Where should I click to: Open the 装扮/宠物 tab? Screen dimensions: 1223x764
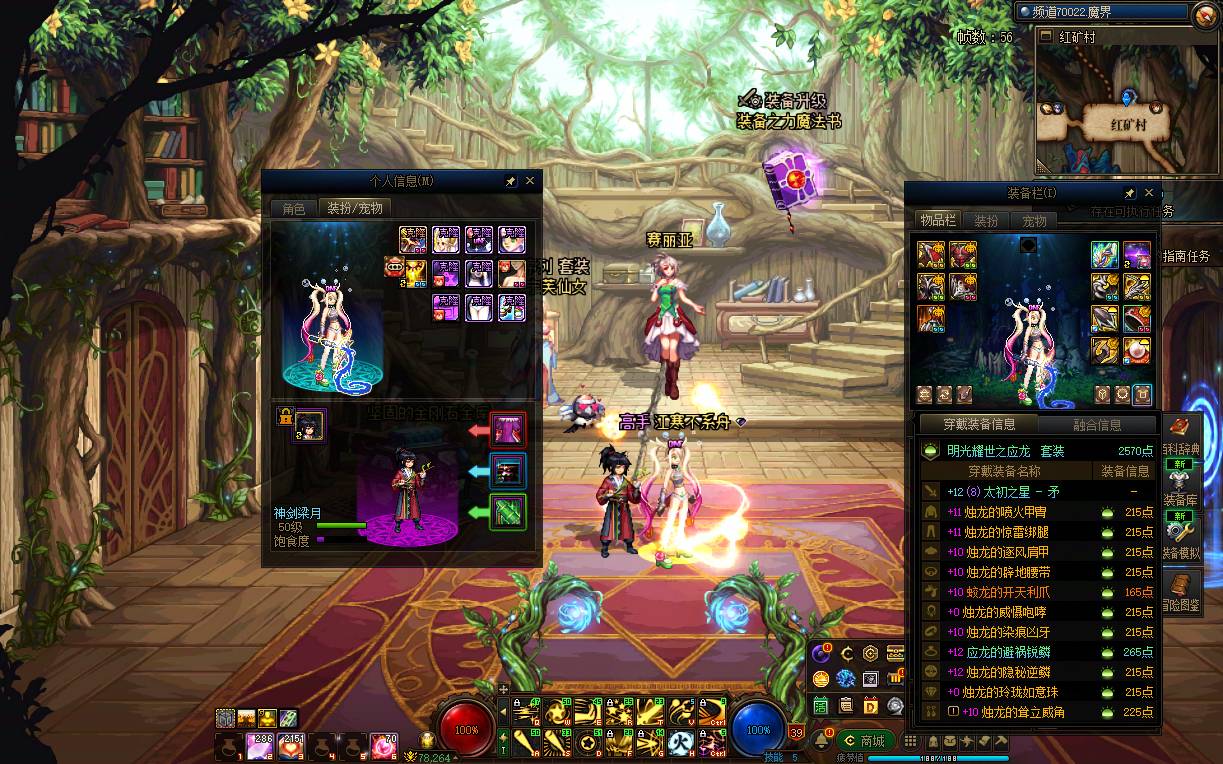click(x=355, y=209)
